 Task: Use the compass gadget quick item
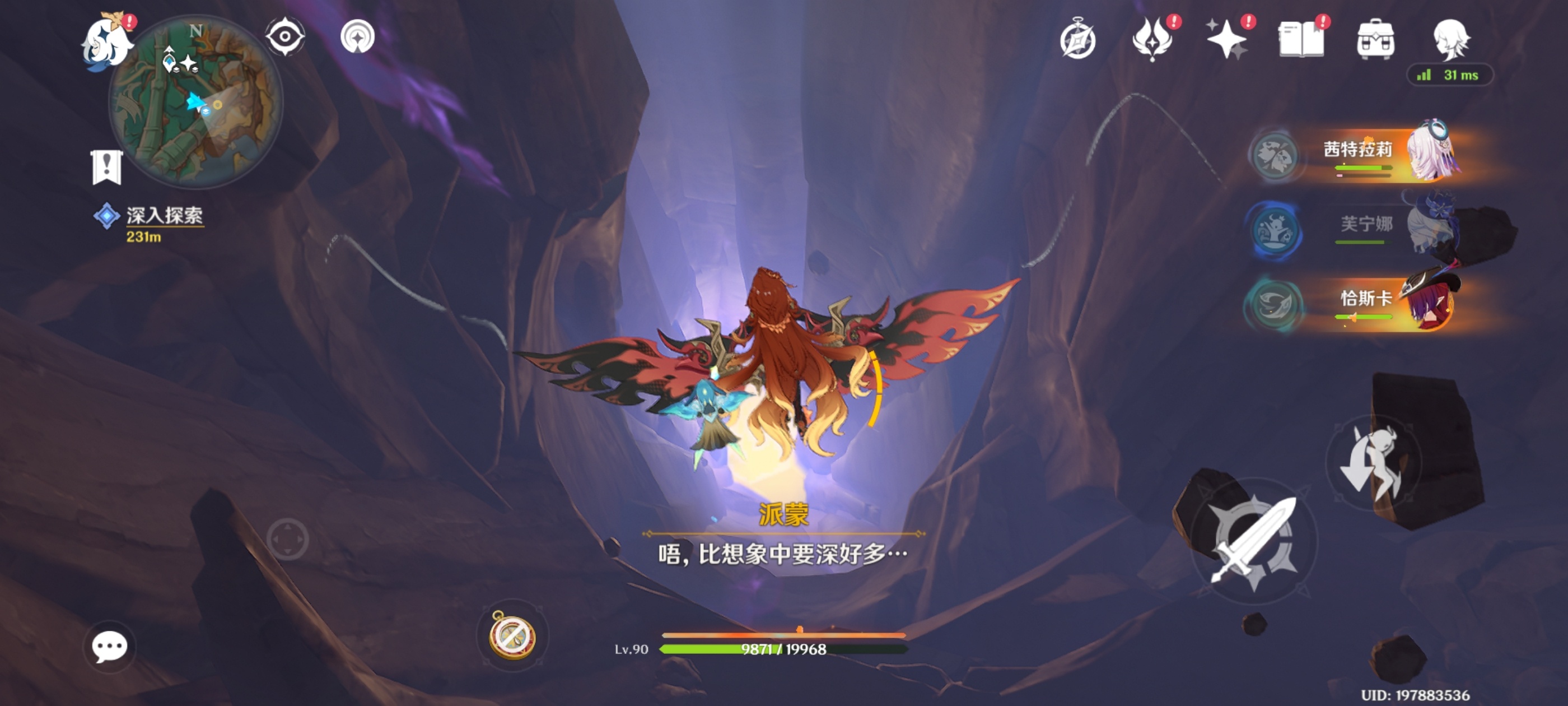pos(512,636)
